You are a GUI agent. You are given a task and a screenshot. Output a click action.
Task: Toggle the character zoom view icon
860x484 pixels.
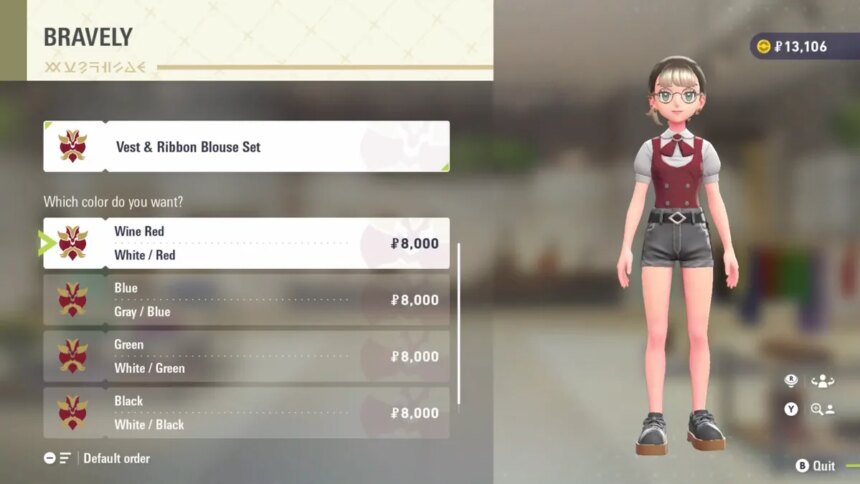coord(823,409)
